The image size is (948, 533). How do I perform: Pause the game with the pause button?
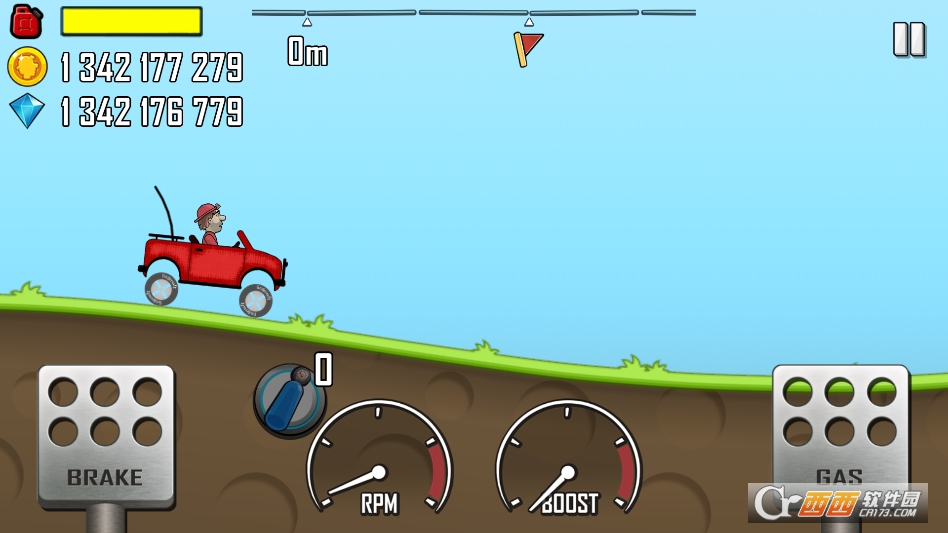click(908, 39)
